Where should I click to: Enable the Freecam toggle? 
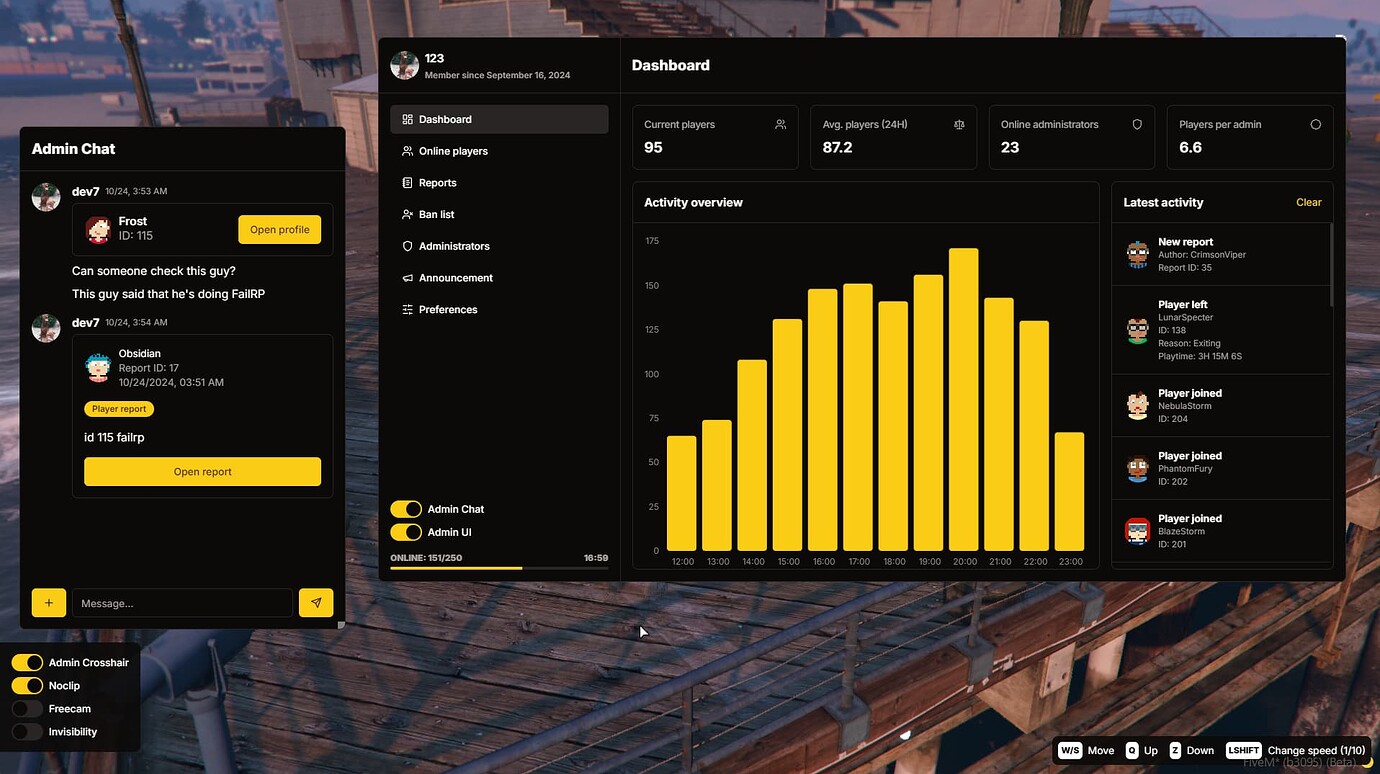coord(27,708)
